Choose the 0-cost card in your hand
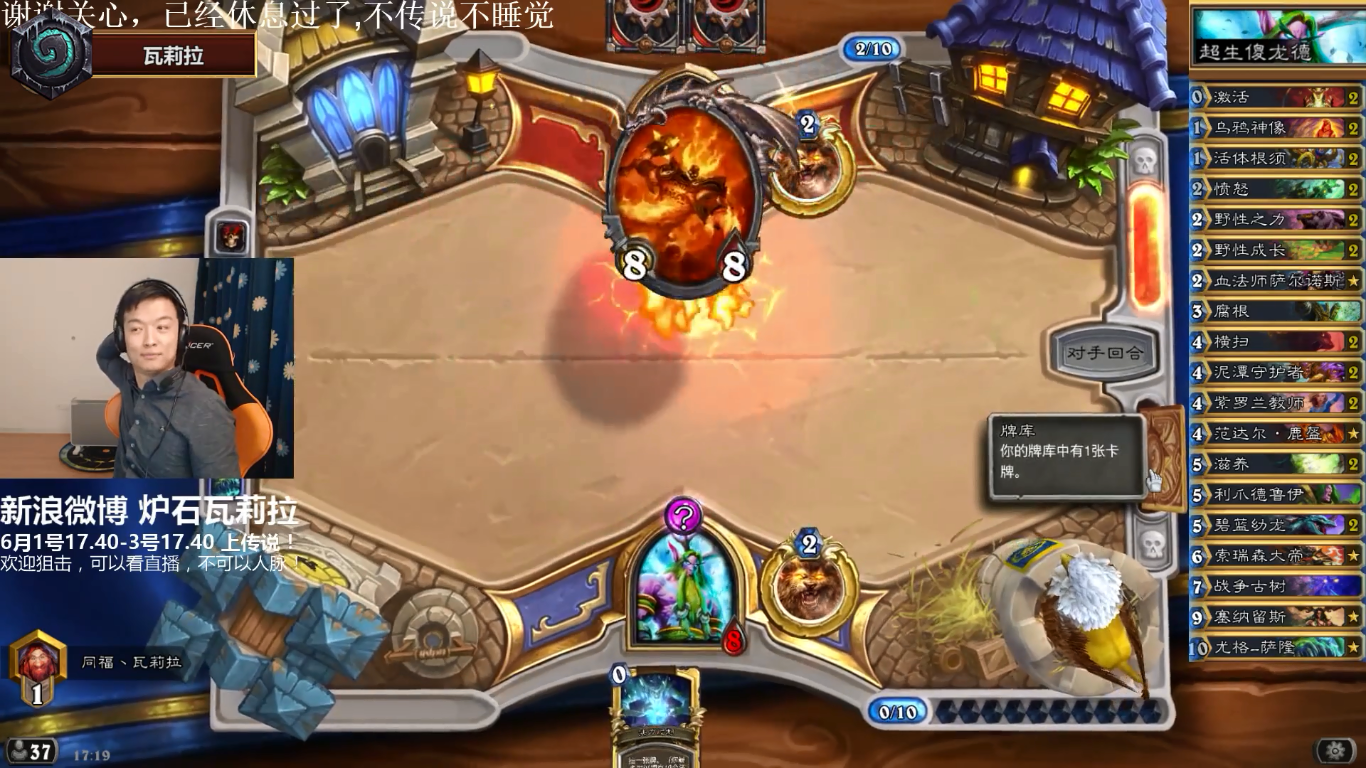This screenshot has width=1366, height=768. coord(655,712)
